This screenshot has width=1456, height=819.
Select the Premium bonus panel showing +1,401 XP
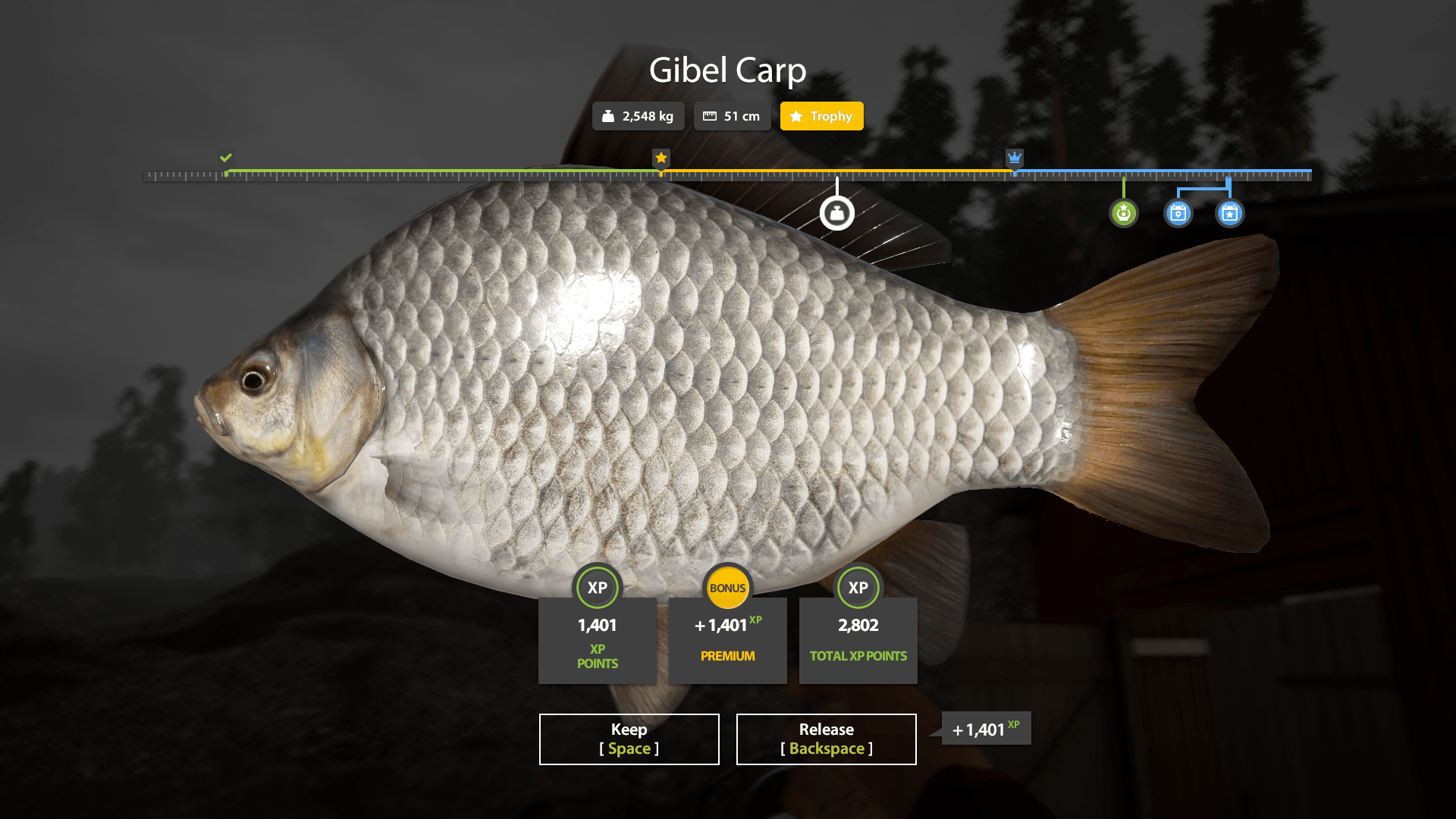pos(727,641)
